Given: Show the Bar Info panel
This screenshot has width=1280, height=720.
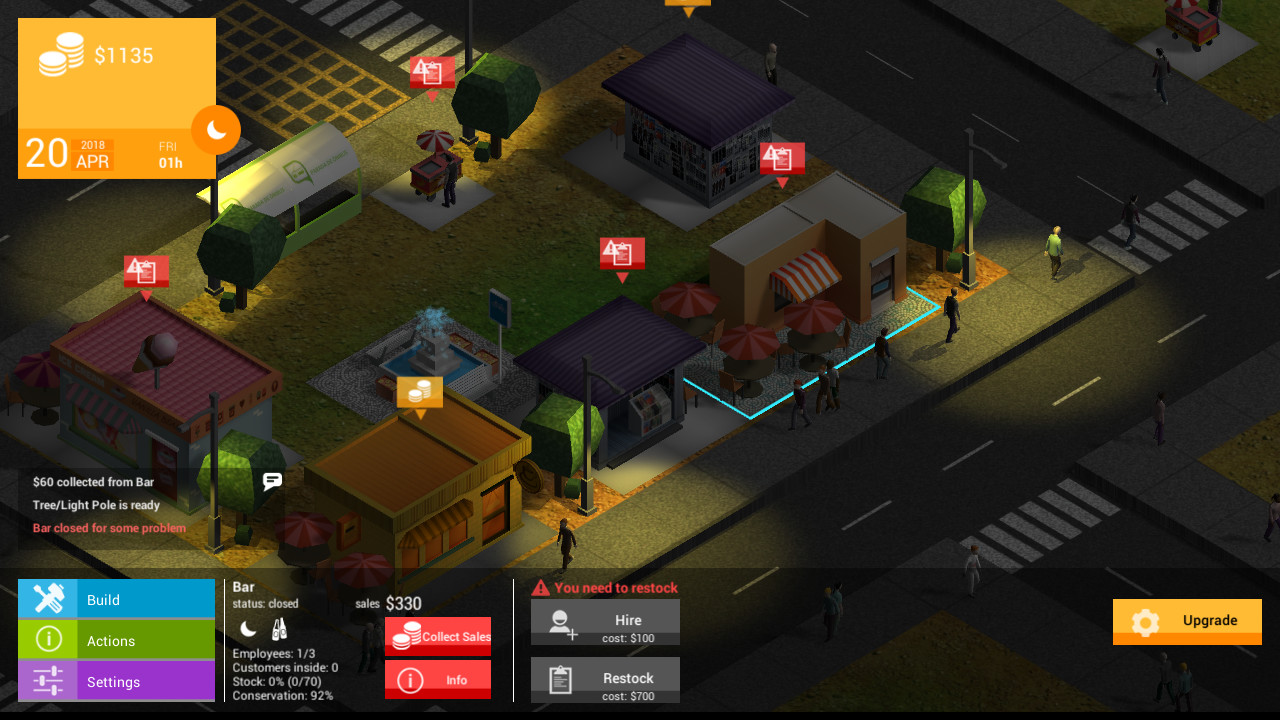Looking at the screenshot, I should [438, 680].
